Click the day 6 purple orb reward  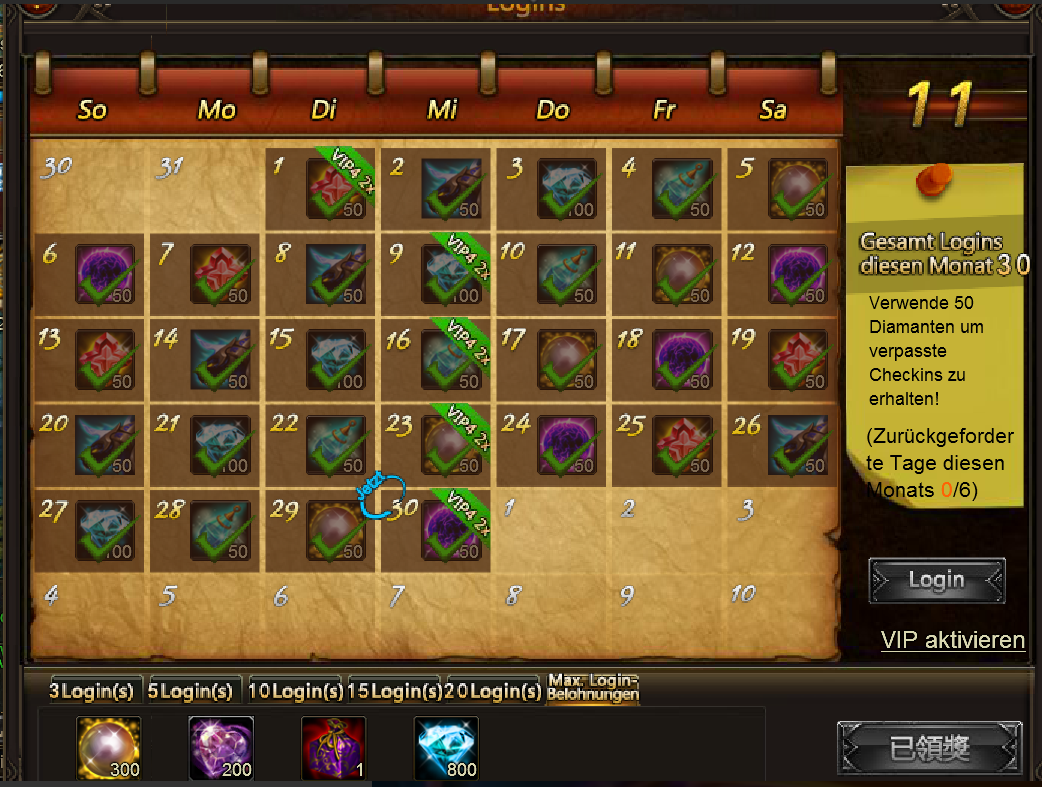[105, 274]
